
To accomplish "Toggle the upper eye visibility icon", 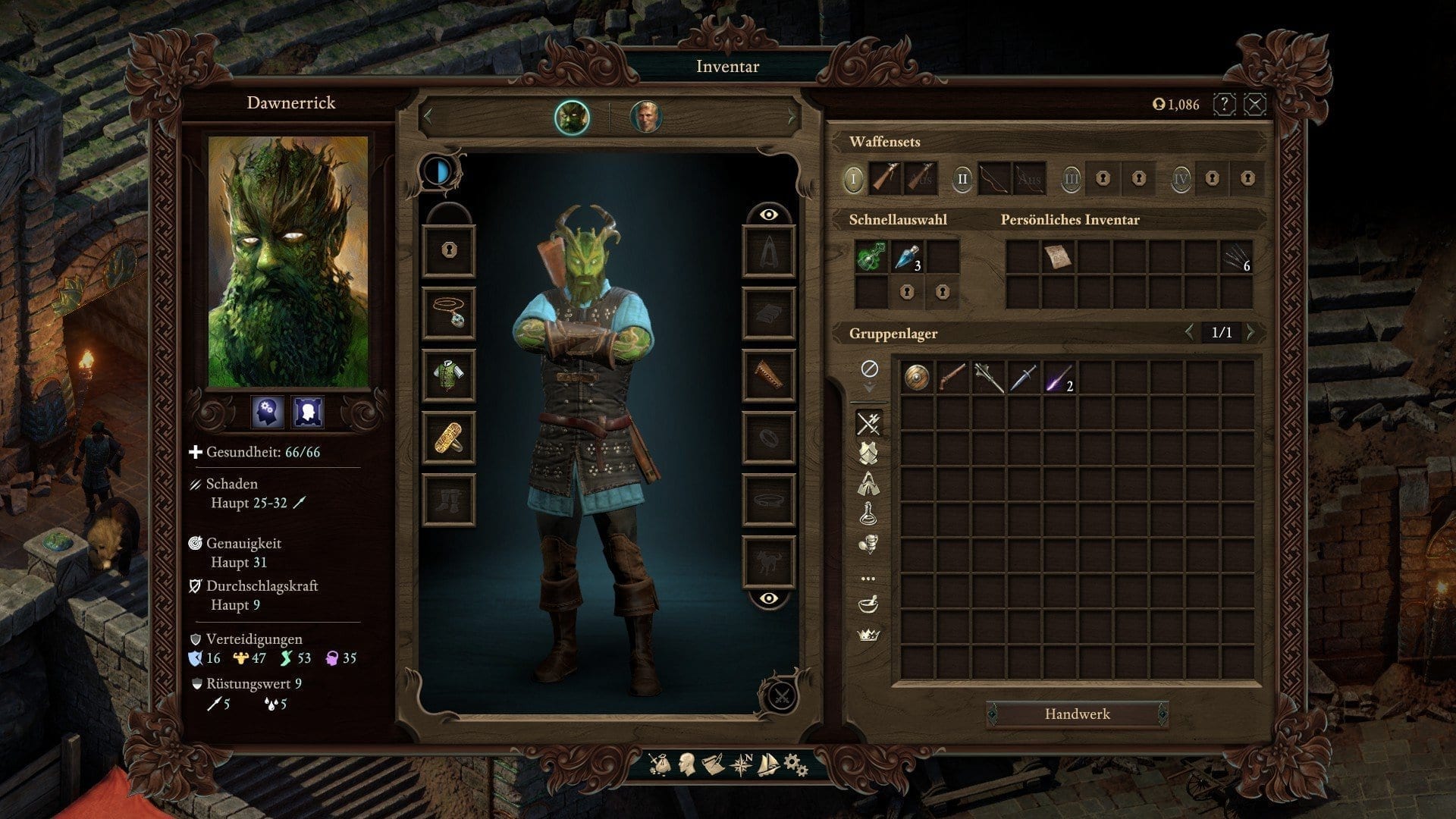I will click(768, 215).
